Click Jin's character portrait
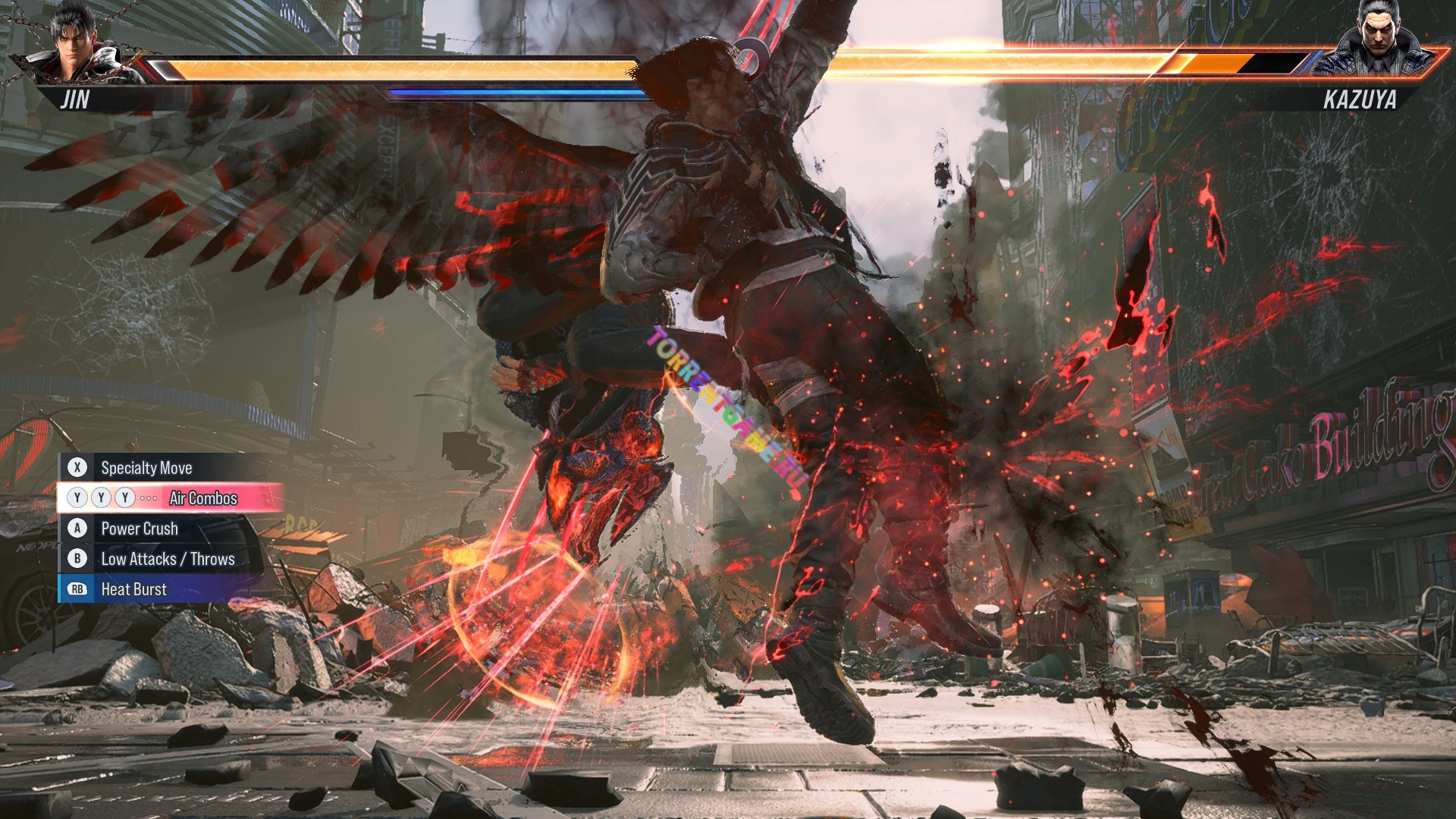Viewport: 1456px width, 819px height. point(76,42)
